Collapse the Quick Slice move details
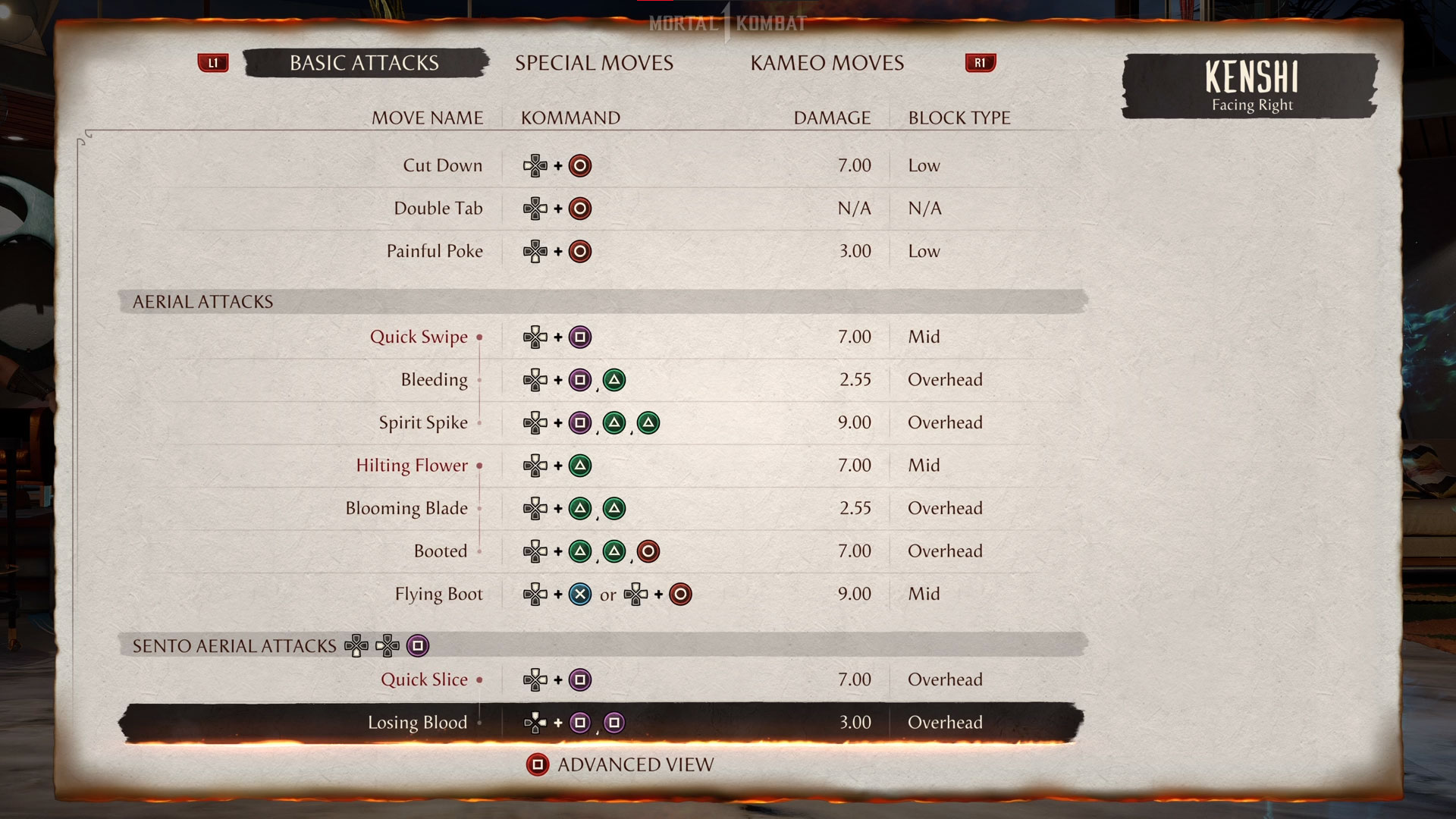This screenshot has height=819, width=1456. click(x=479, y=679)
